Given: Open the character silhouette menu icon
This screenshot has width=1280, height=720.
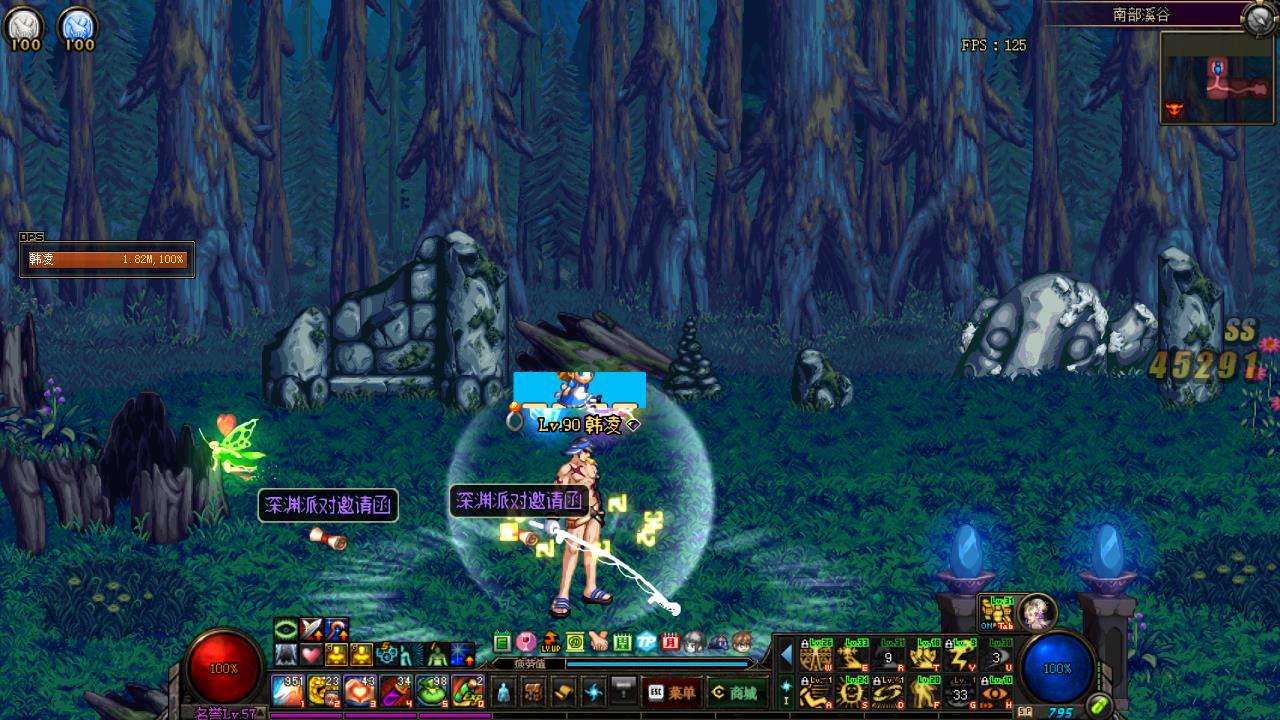Looking at the screenshot, I should tap(503, 692).
